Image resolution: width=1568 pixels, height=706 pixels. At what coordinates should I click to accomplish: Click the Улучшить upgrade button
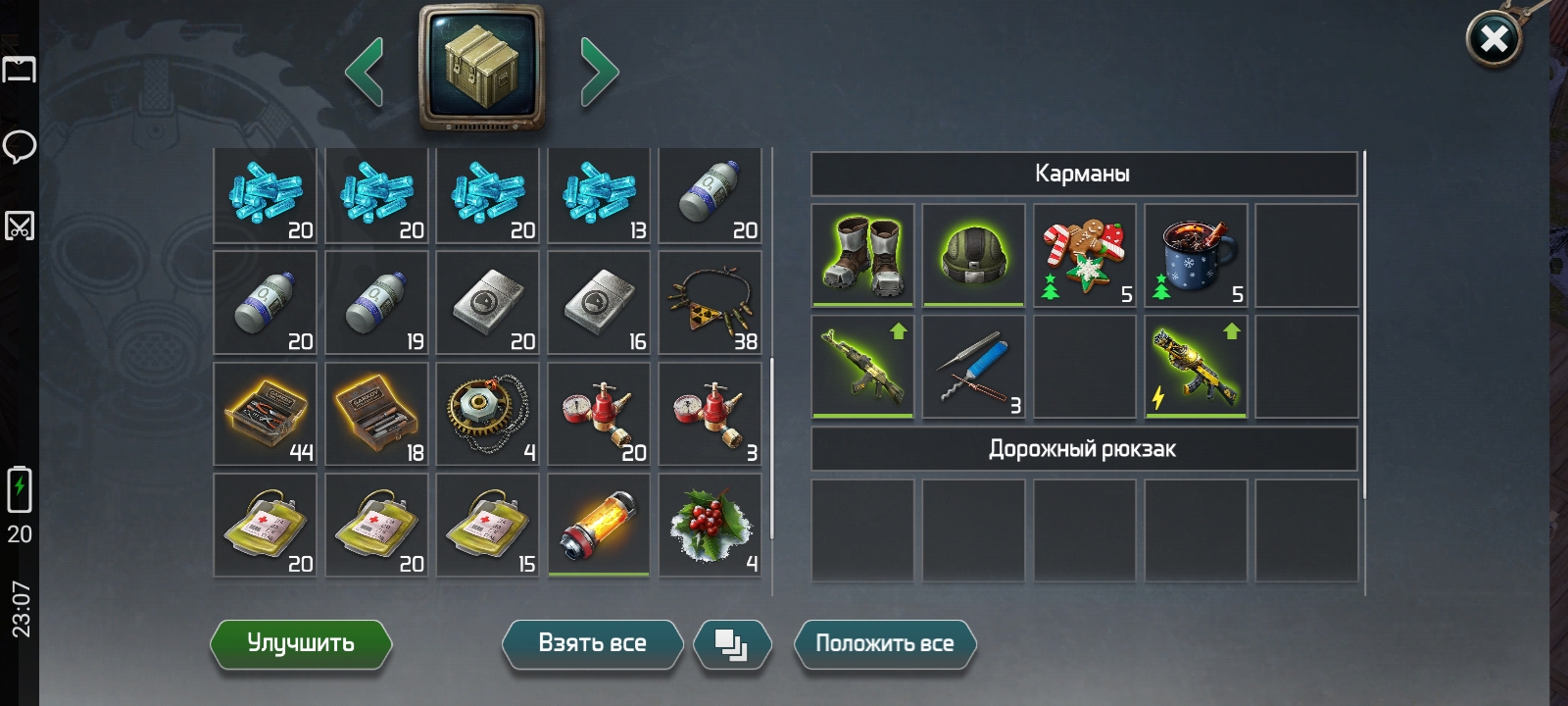click(301, 643)
